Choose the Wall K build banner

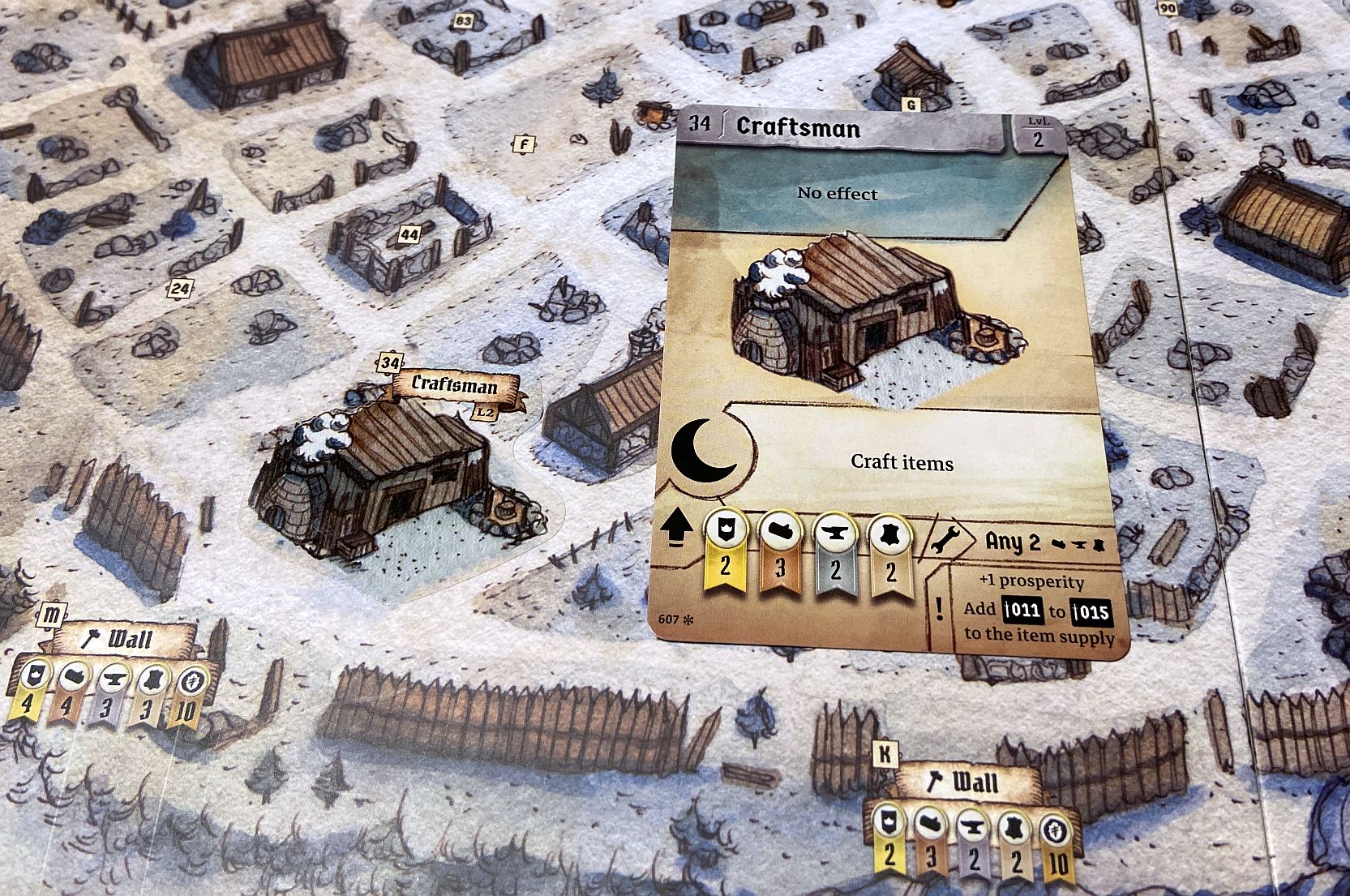point(965,782)
